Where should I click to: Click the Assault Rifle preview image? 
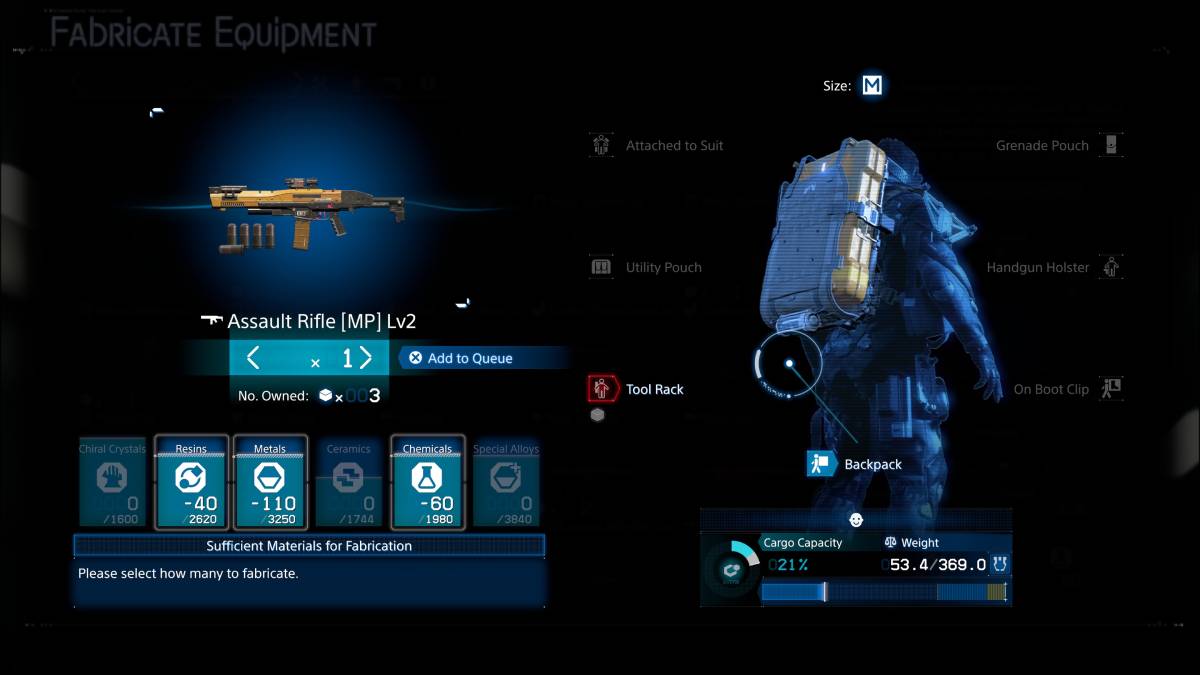coord(305,210)
